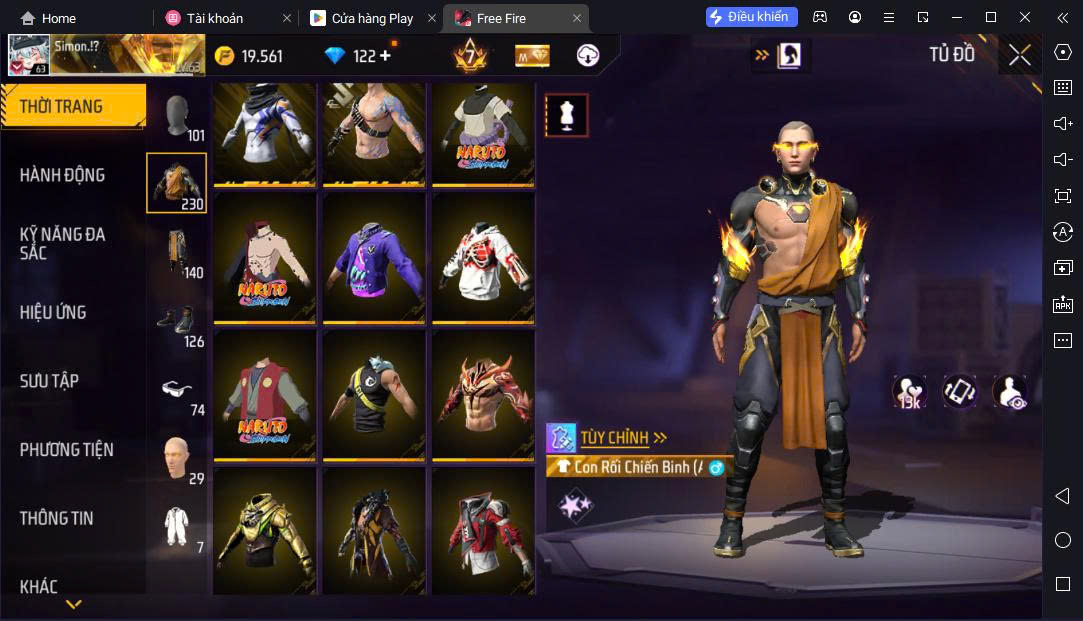Screen dimensions: 1083x621
Task: Close the Tủ Đồ wardrobe screen
Action: (1019, 55)
